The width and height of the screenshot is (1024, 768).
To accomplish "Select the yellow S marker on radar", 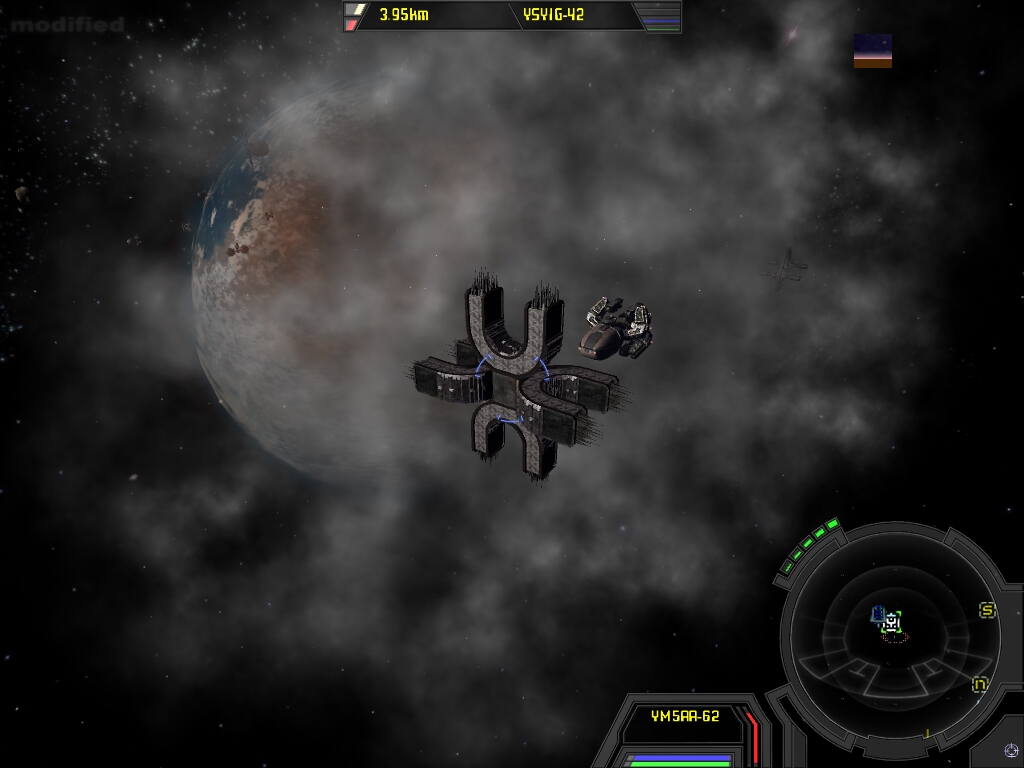I will pyautogui.click(x=987, y=610).
